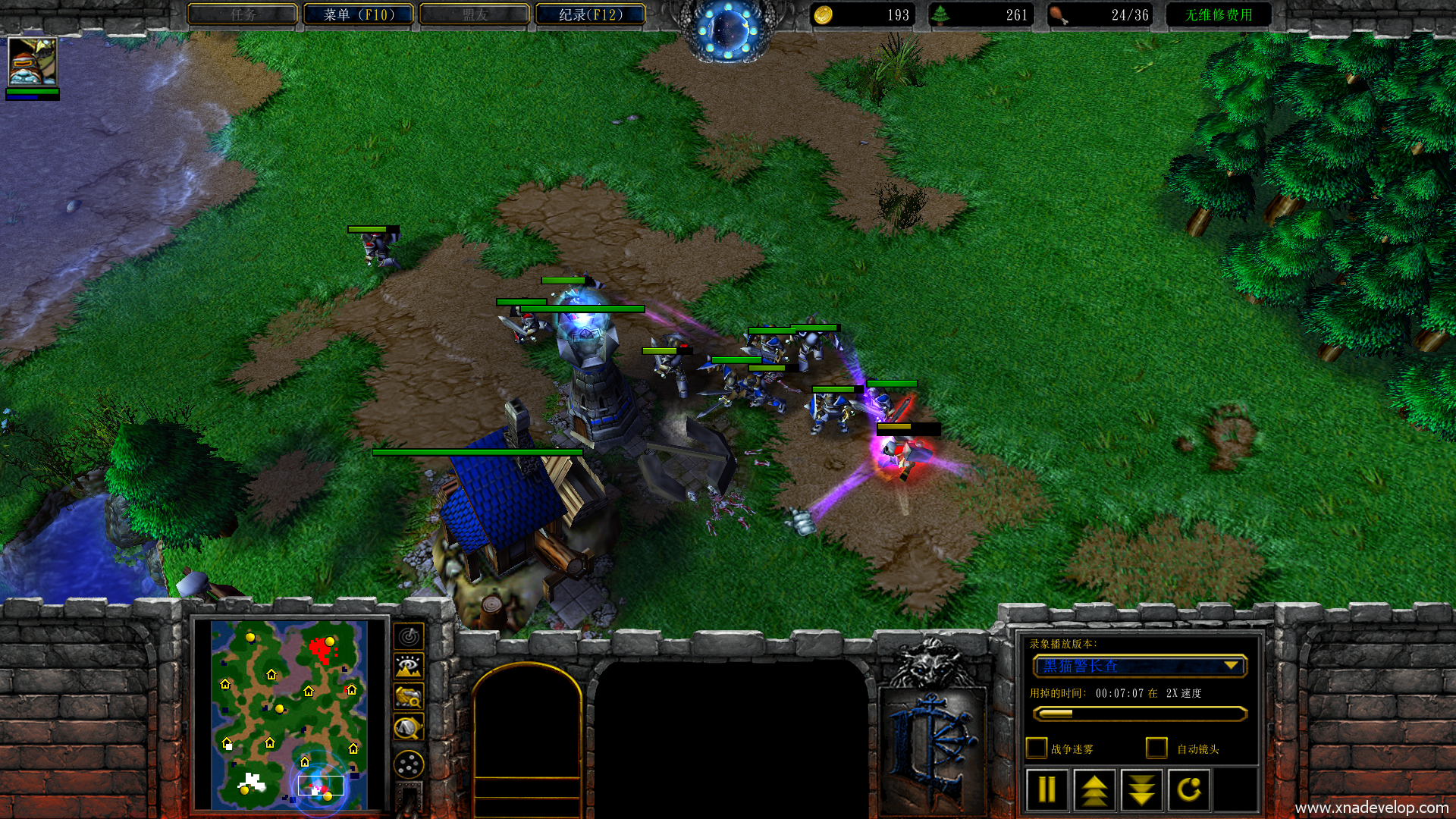The width and height of the screenshot is (1456, 819).
Task: Restart the replay from the beginning
Action: tap(1189, 790)
